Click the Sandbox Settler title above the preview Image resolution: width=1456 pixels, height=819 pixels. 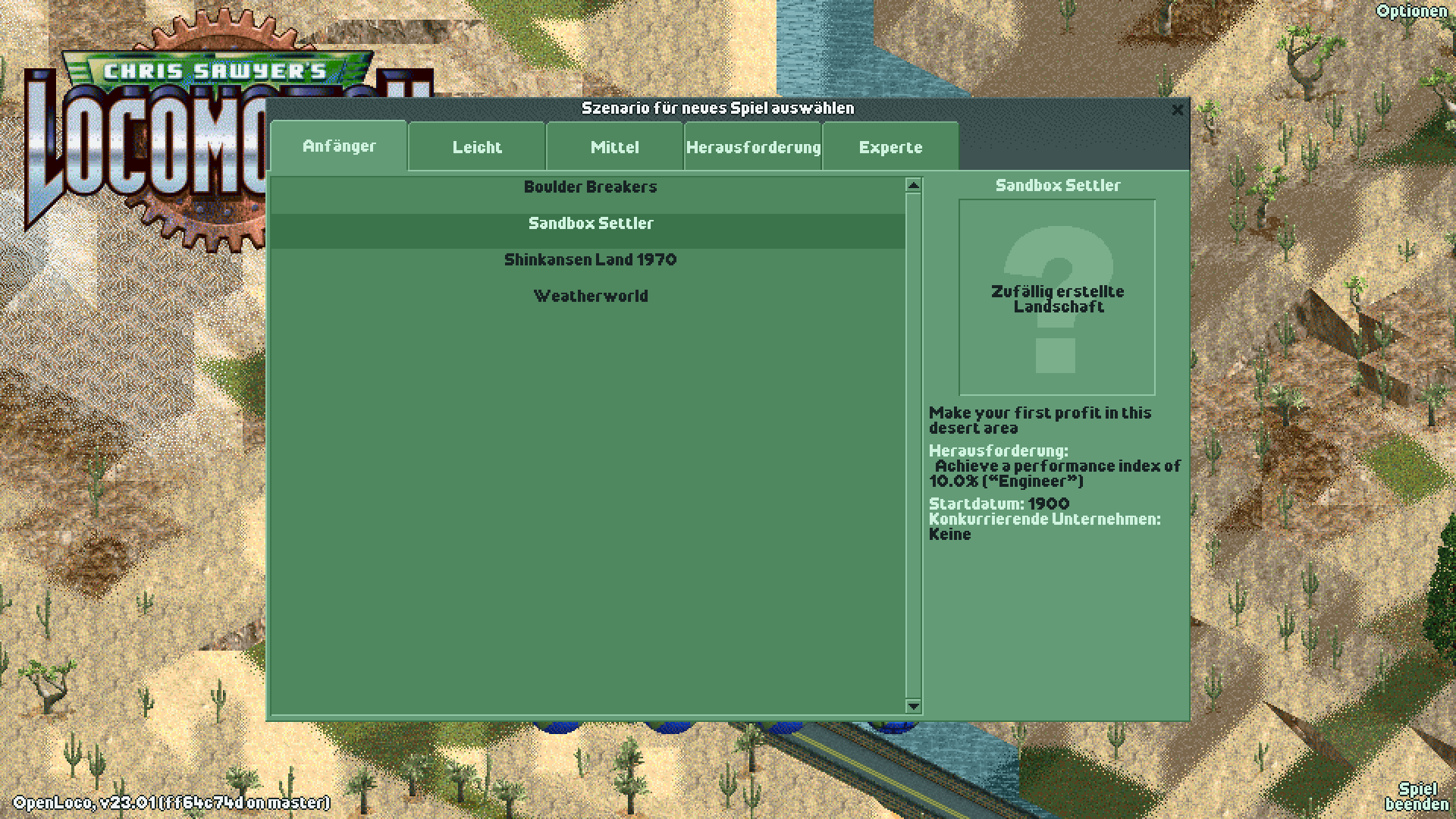(x=1058, y=184)
